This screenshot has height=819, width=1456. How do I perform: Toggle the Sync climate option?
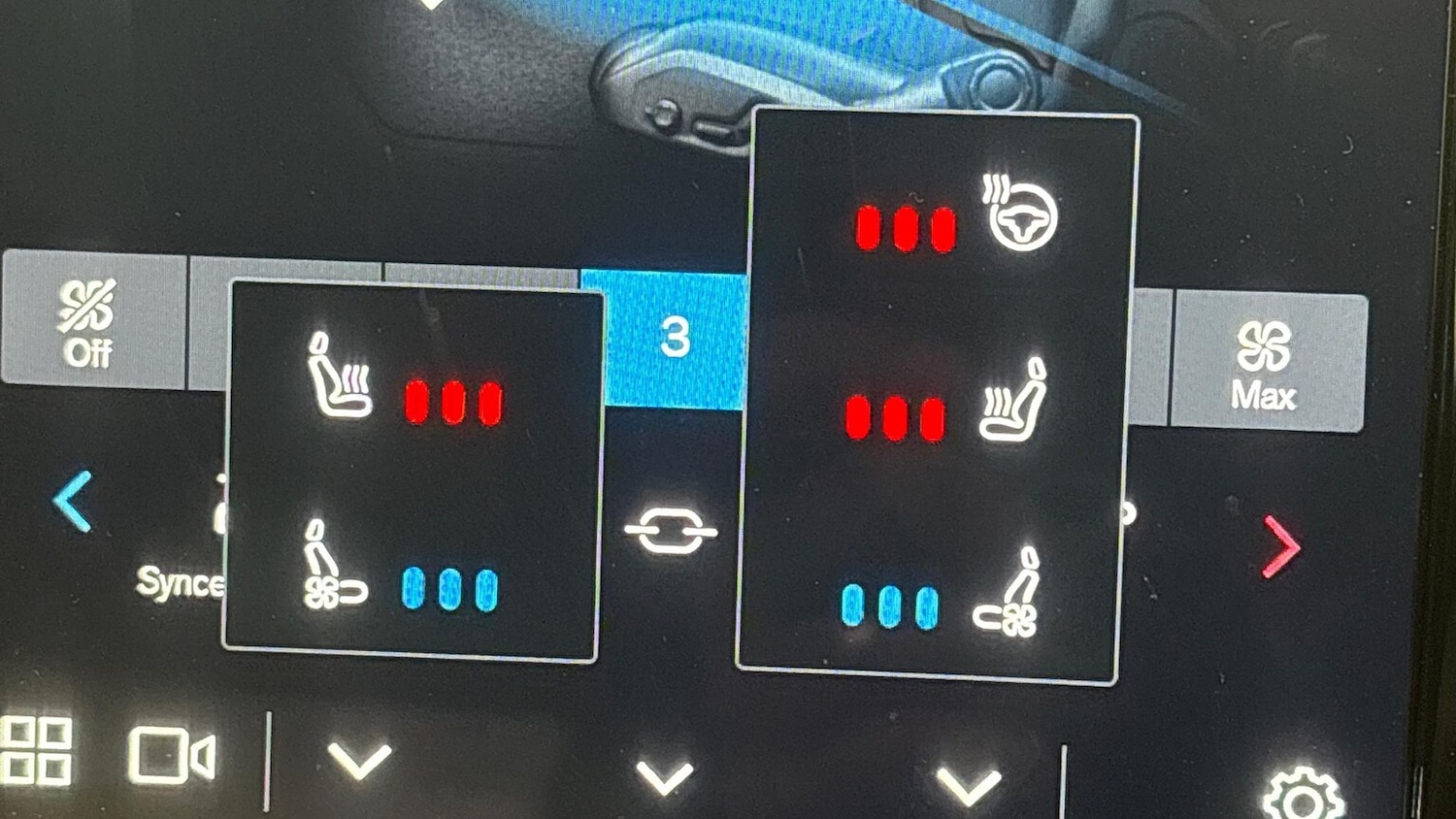pos(182,579)
